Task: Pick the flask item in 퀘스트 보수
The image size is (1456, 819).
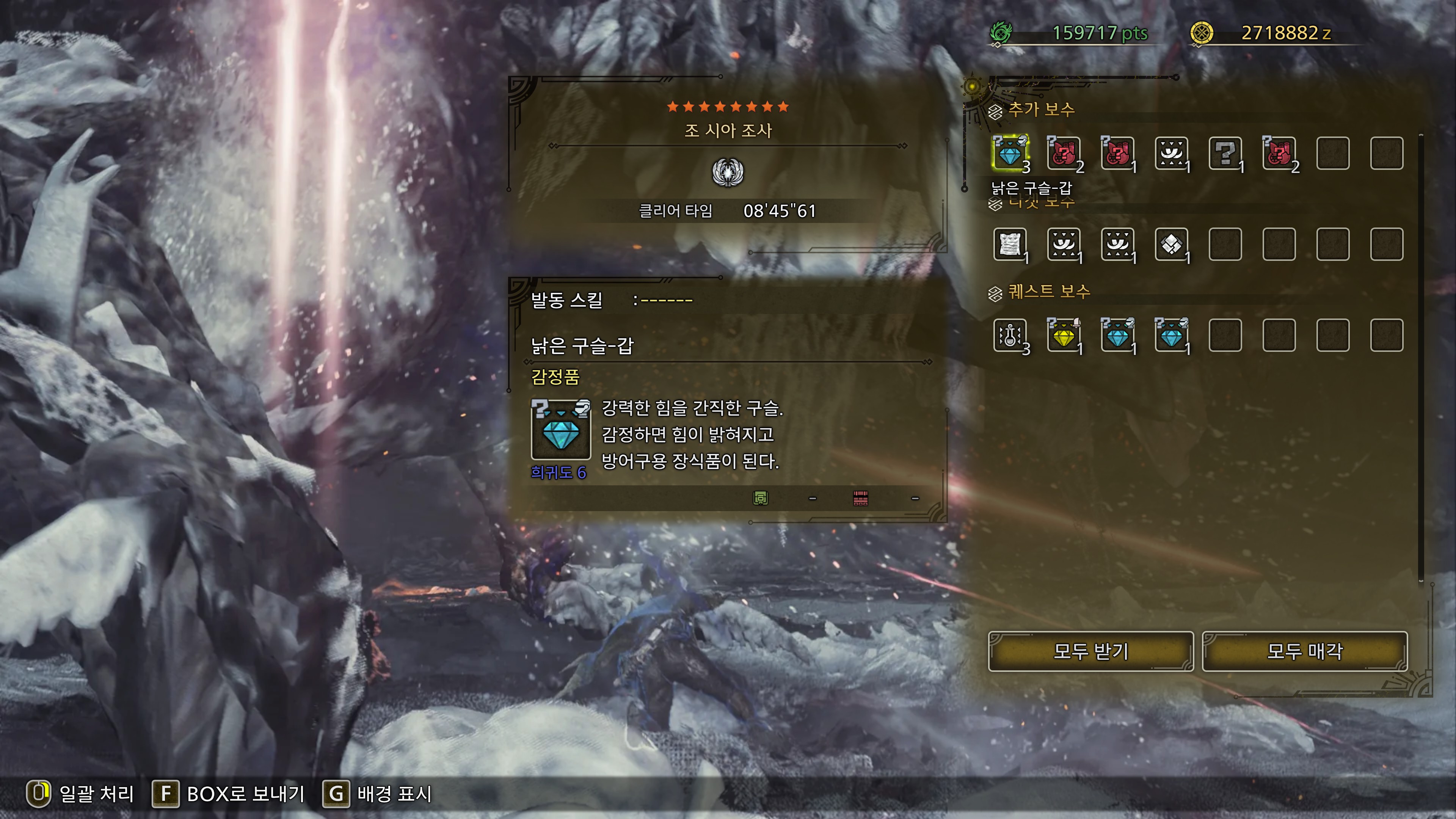Action: point(1010,335)
